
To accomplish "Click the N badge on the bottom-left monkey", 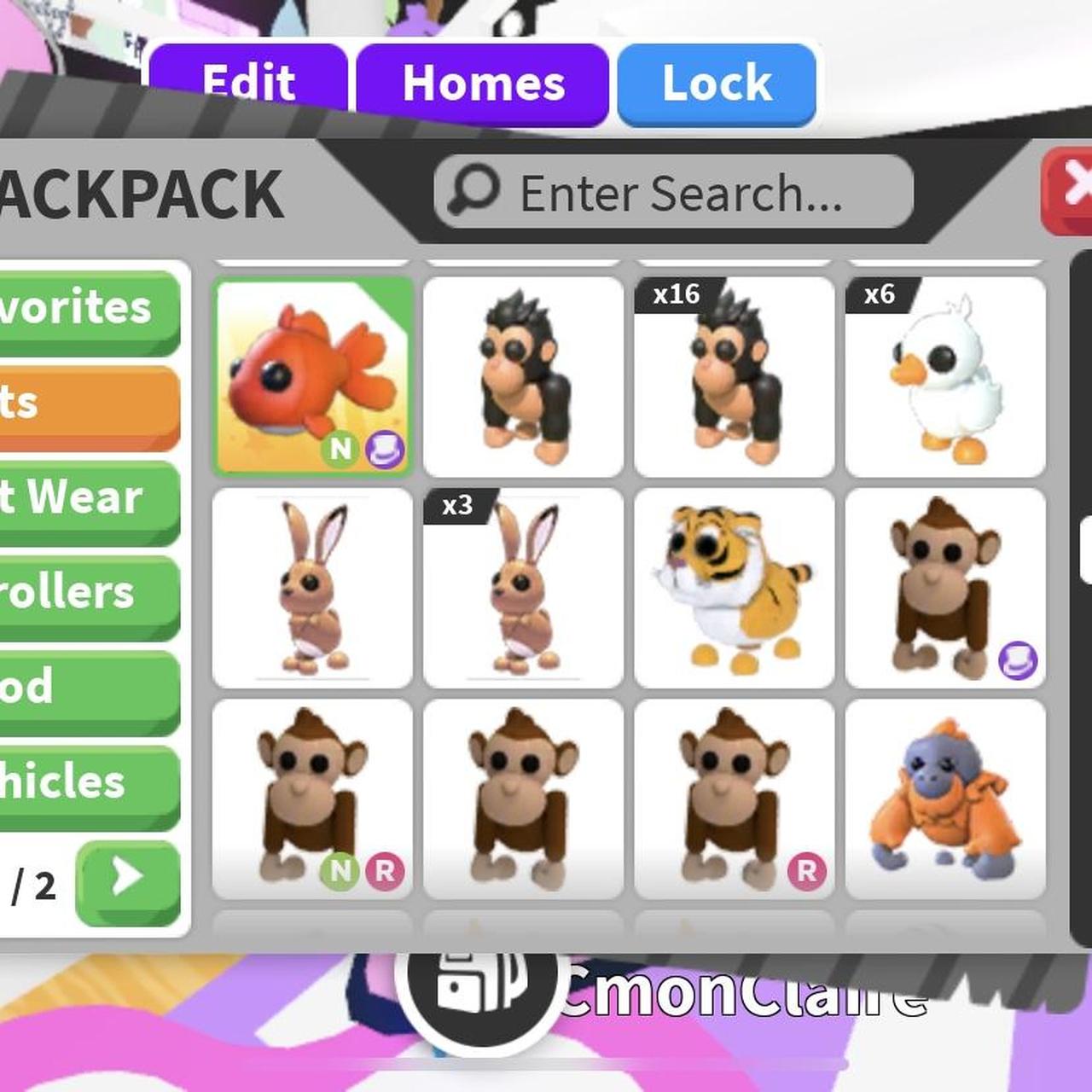I will pyautogui.click(x=340, y=873).
